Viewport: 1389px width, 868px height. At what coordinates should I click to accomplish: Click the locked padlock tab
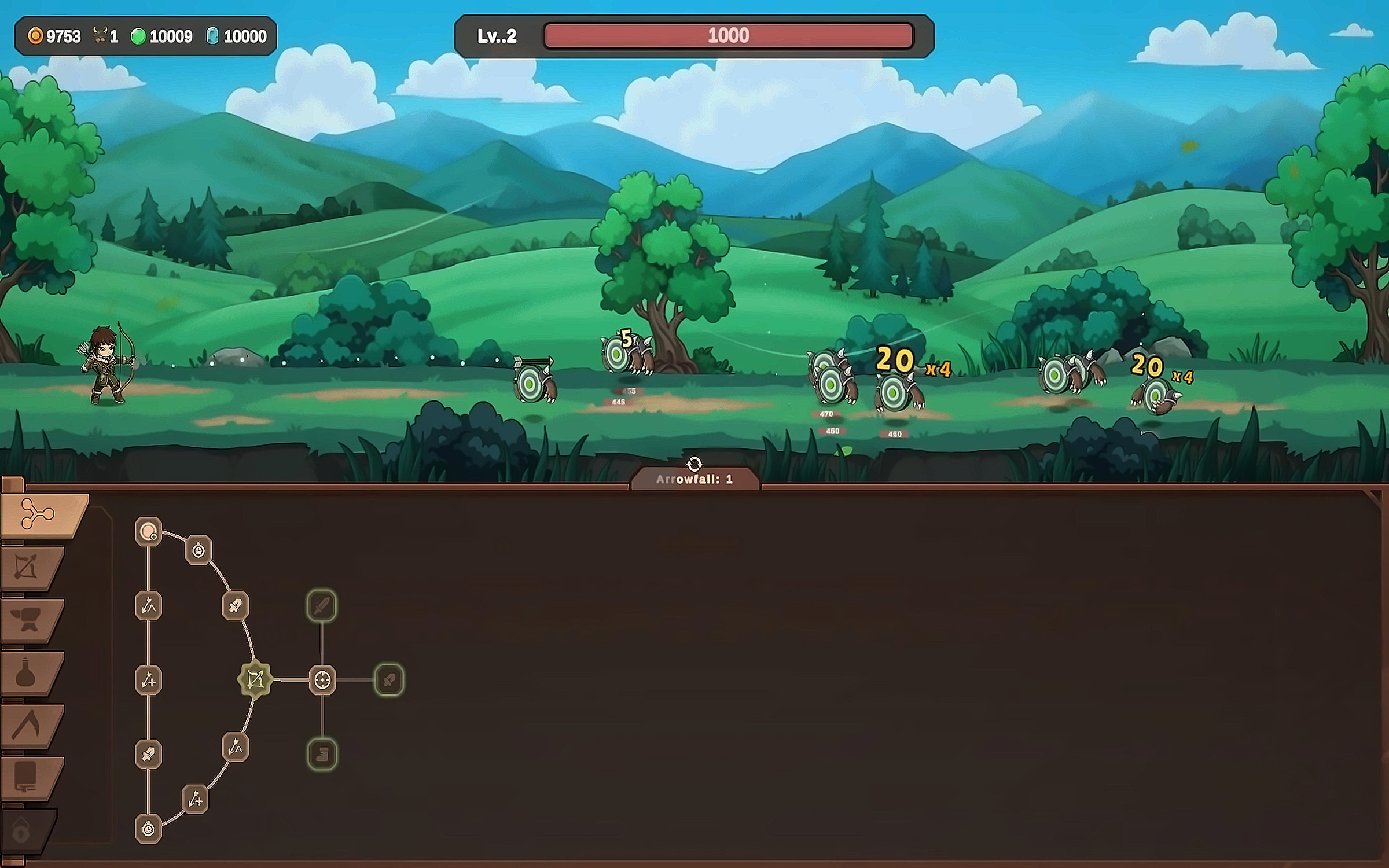pyautogui.click(x=22, y=831)
